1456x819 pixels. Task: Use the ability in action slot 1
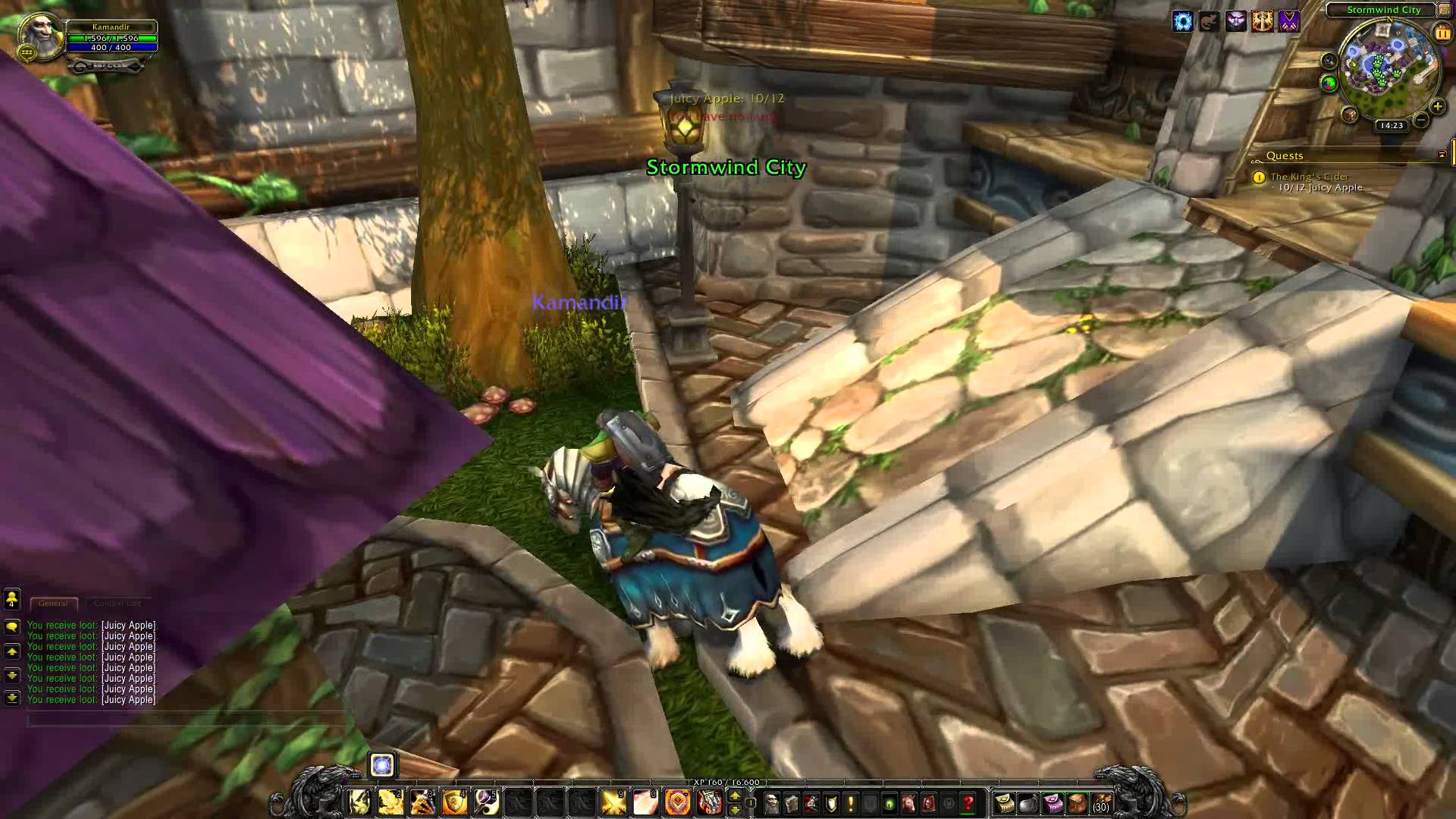click(359, 802)
